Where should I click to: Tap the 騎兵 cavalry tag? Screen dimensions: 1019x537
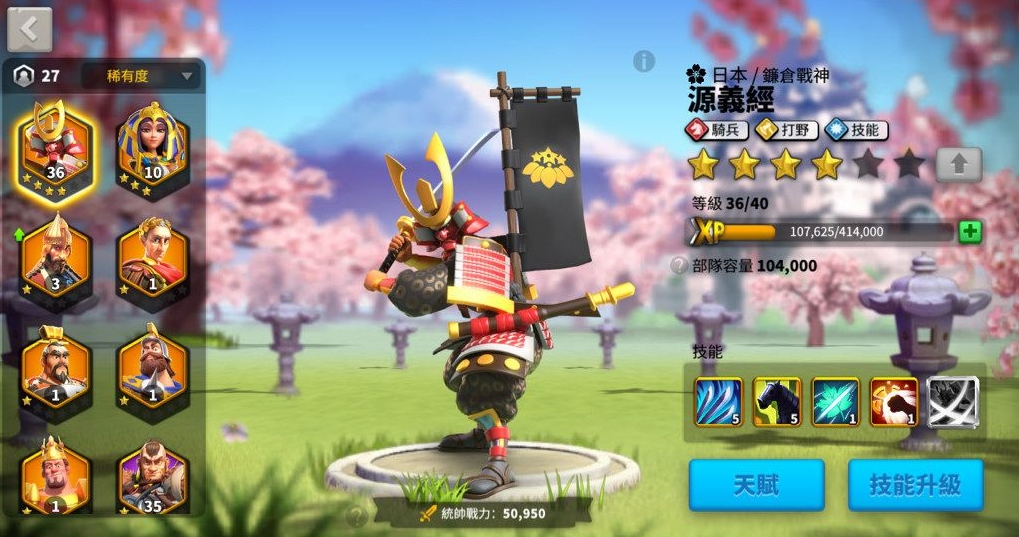point(716,130)
